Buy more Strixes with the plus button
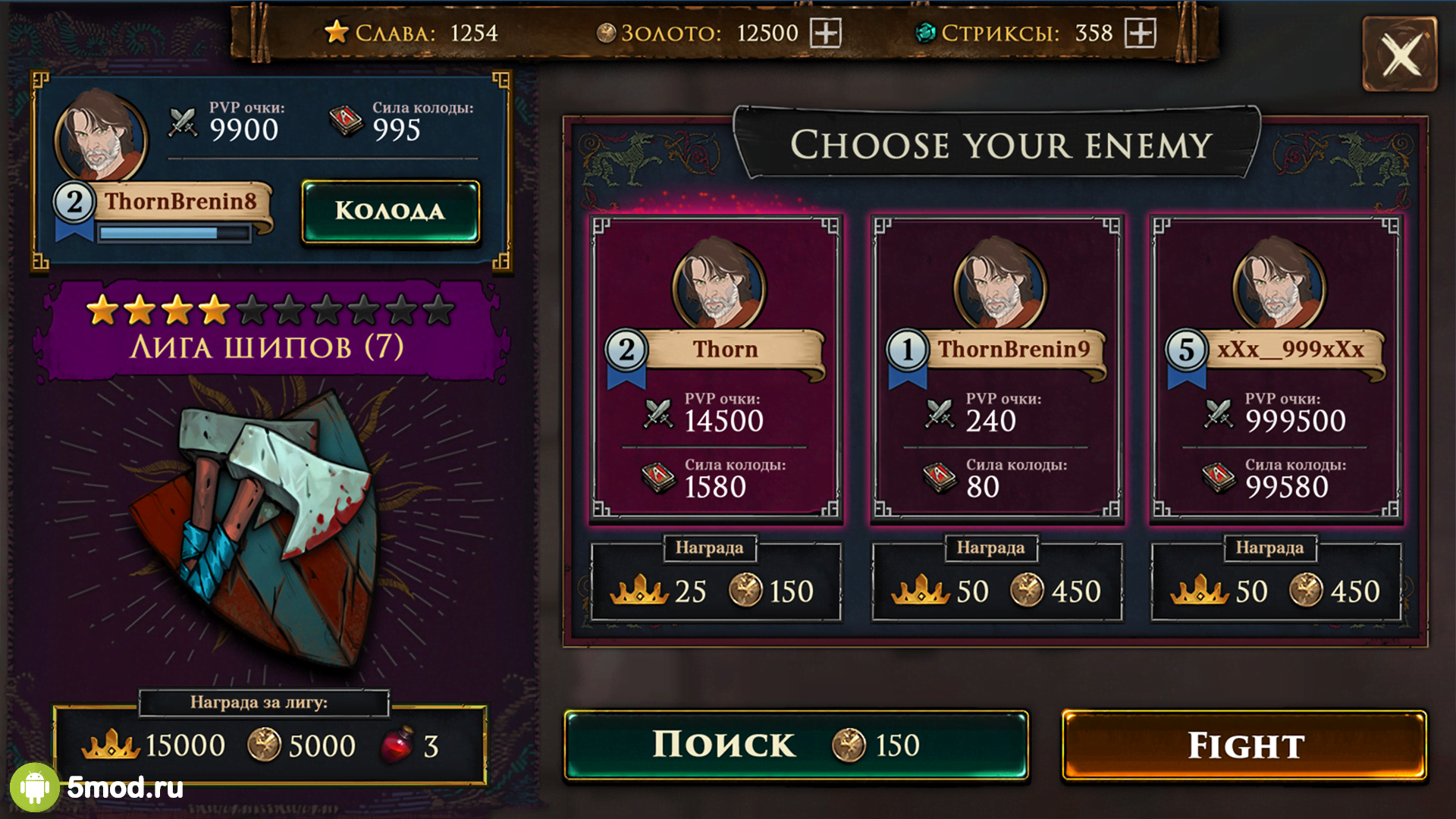 point(1140,33)
